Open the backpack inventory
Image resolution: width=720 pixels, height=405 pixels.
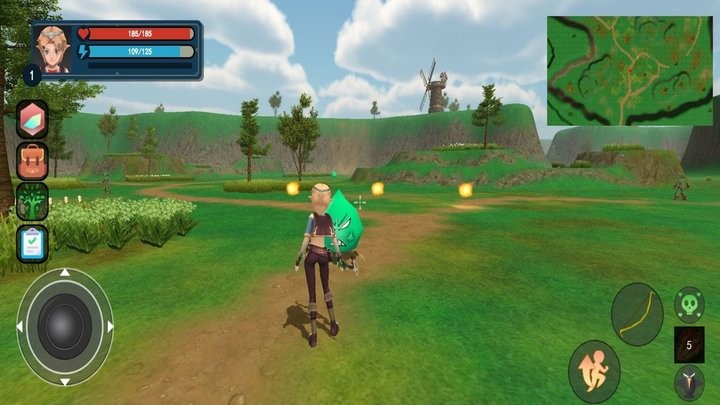[x=32, y=160]
